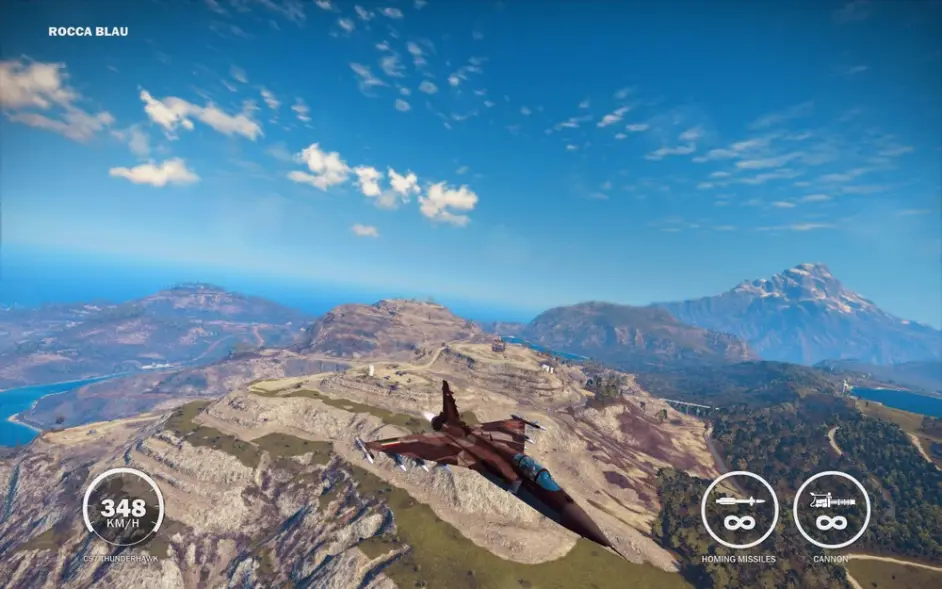Choose the Cannon weapon icon
This screenshot has height=589, width=942.
pos(831,509)
